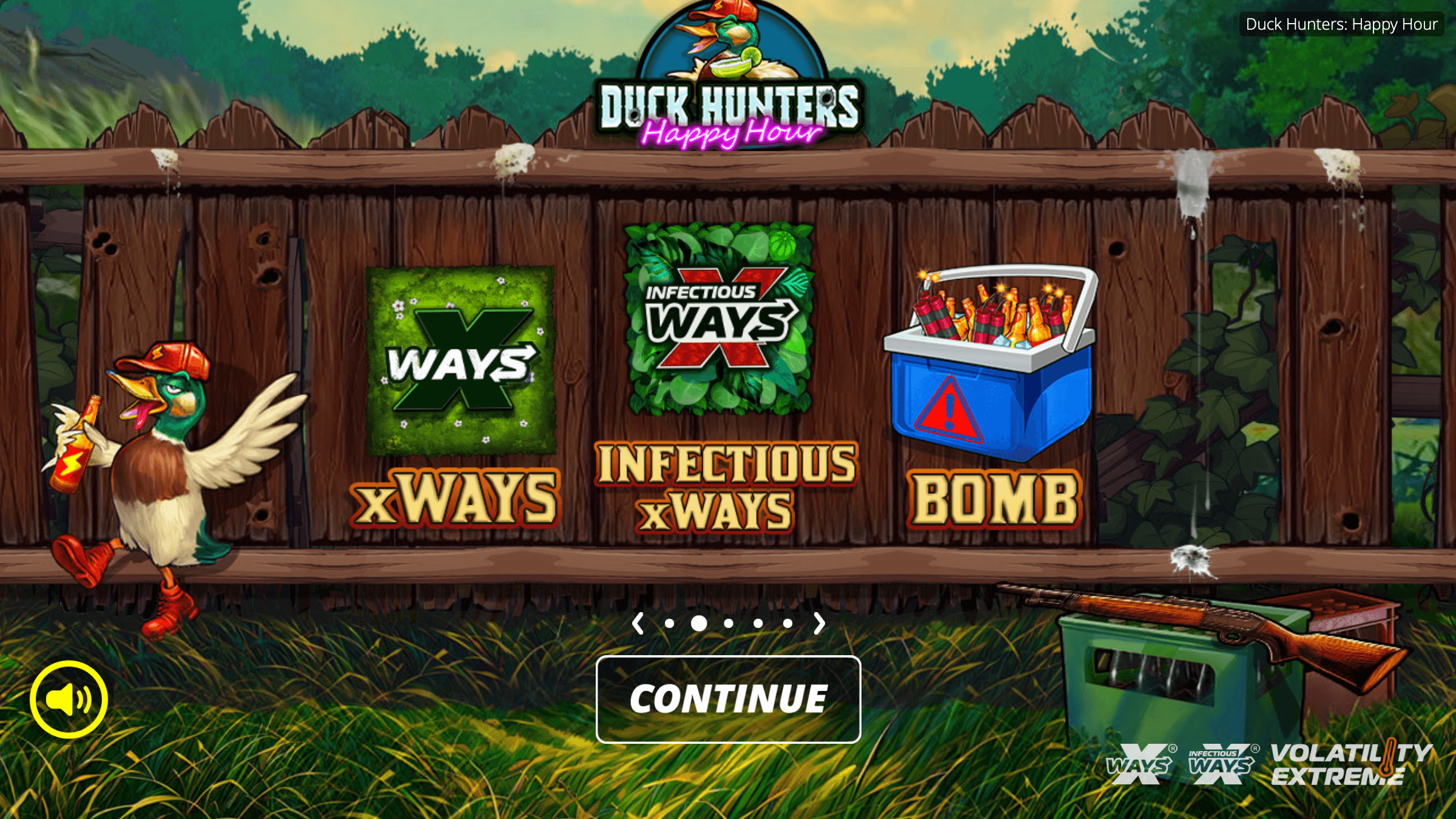Select the xWays feature tile

coord(463,361)
